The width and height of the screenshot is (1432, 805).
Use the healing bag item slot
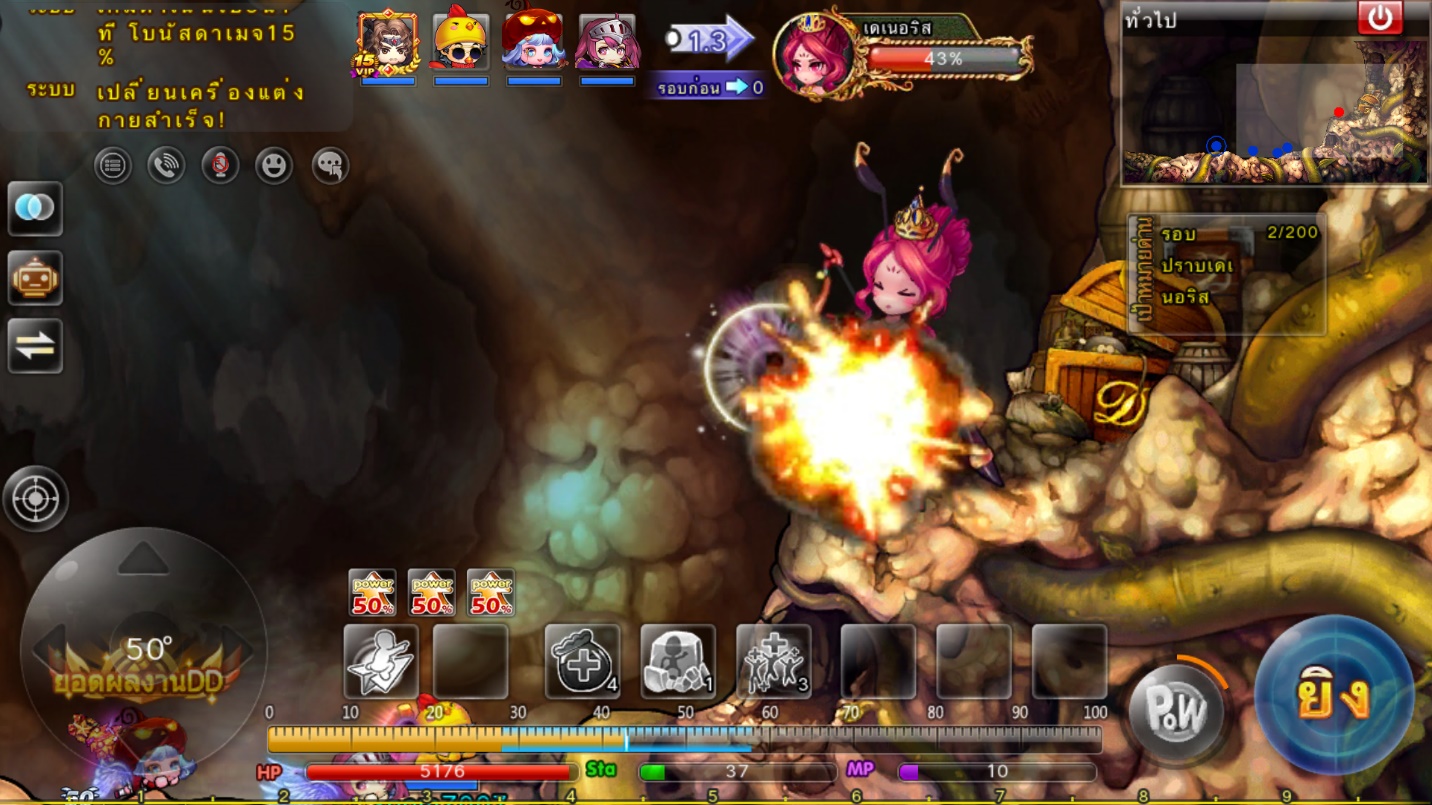pyautogui.click(x=582, y=661)
